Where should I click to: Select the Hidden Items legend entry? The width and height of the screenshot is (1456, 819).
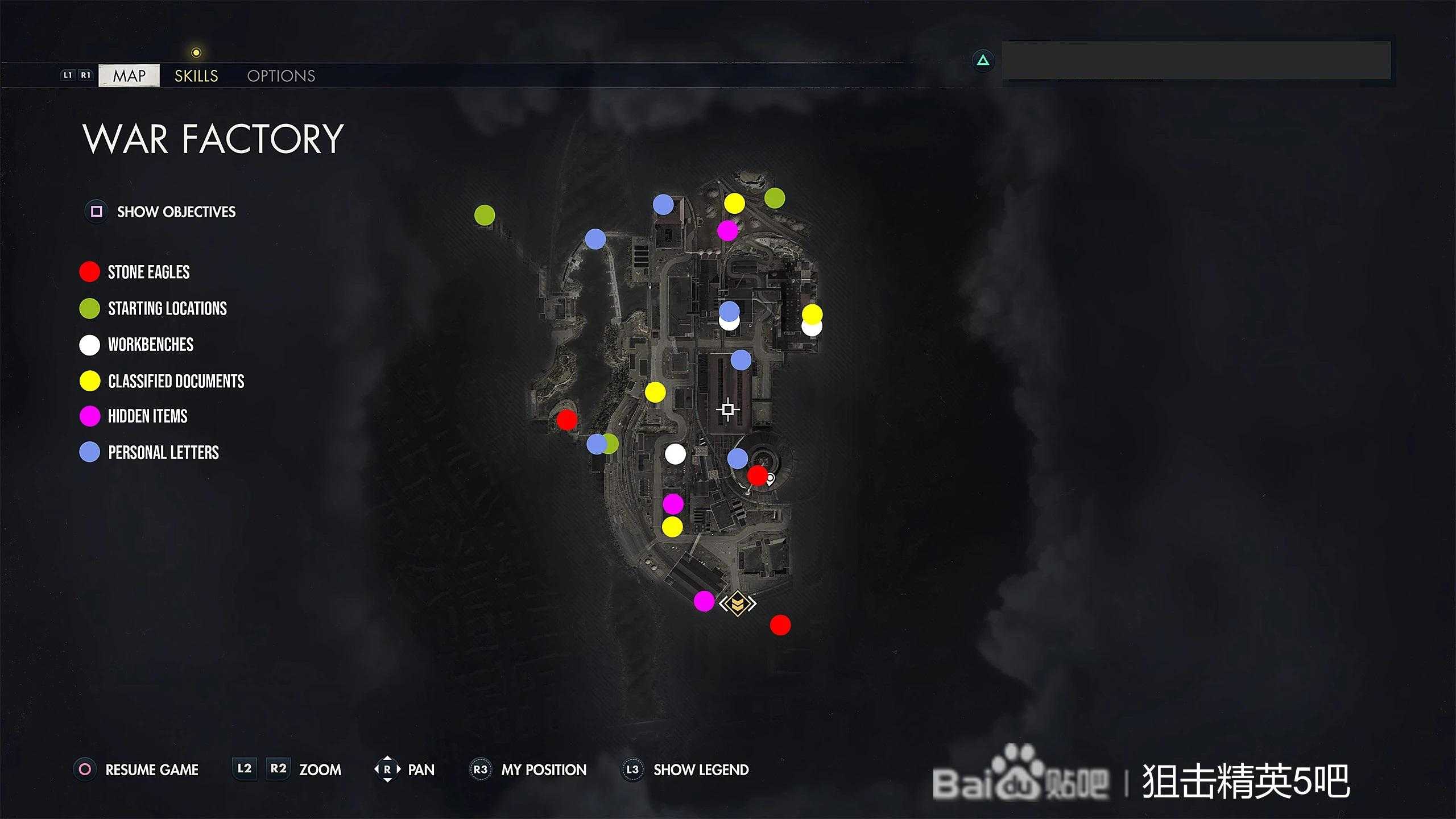[147, 416]
